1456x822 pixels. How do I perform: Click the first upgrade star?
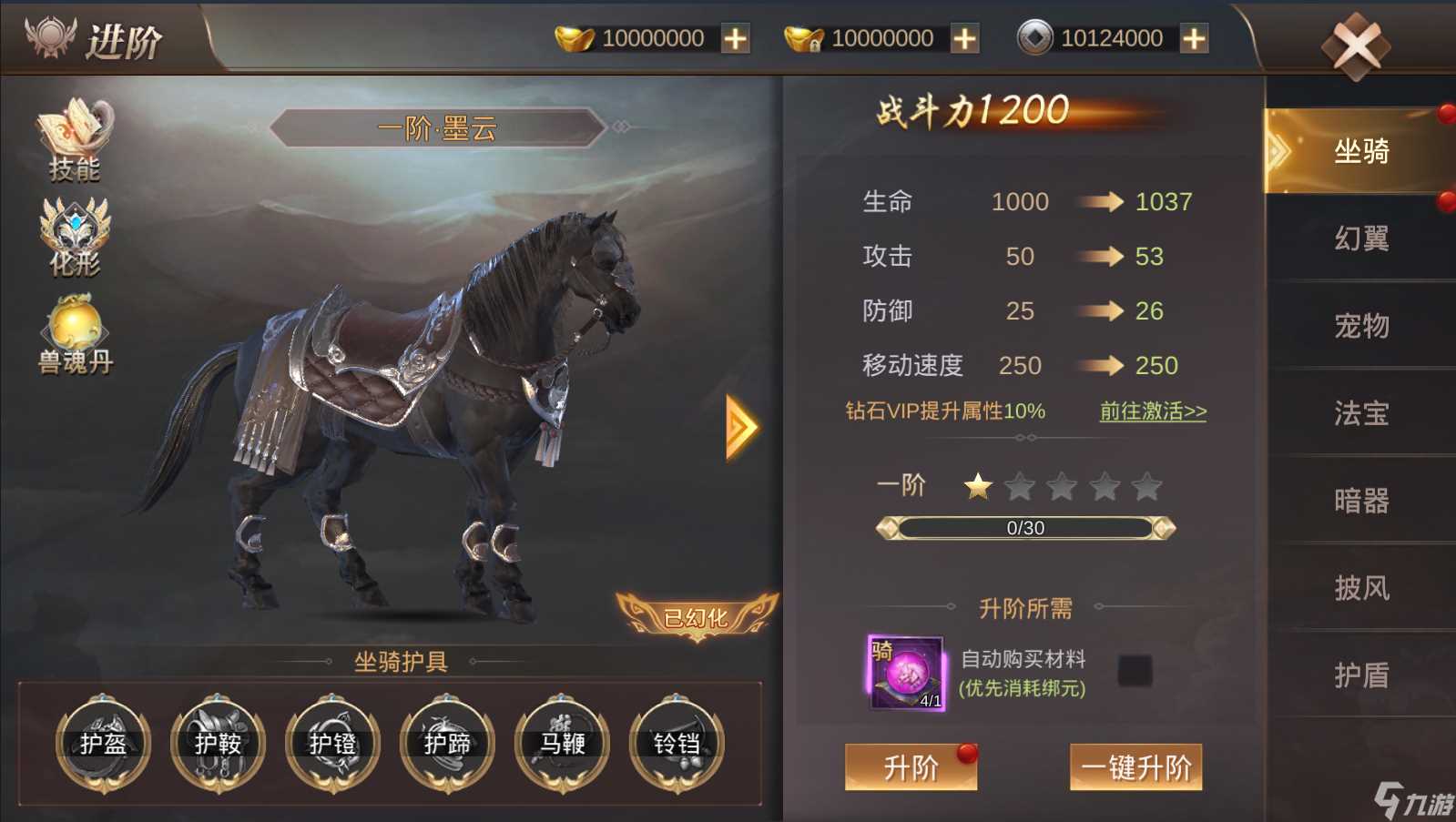980,487
